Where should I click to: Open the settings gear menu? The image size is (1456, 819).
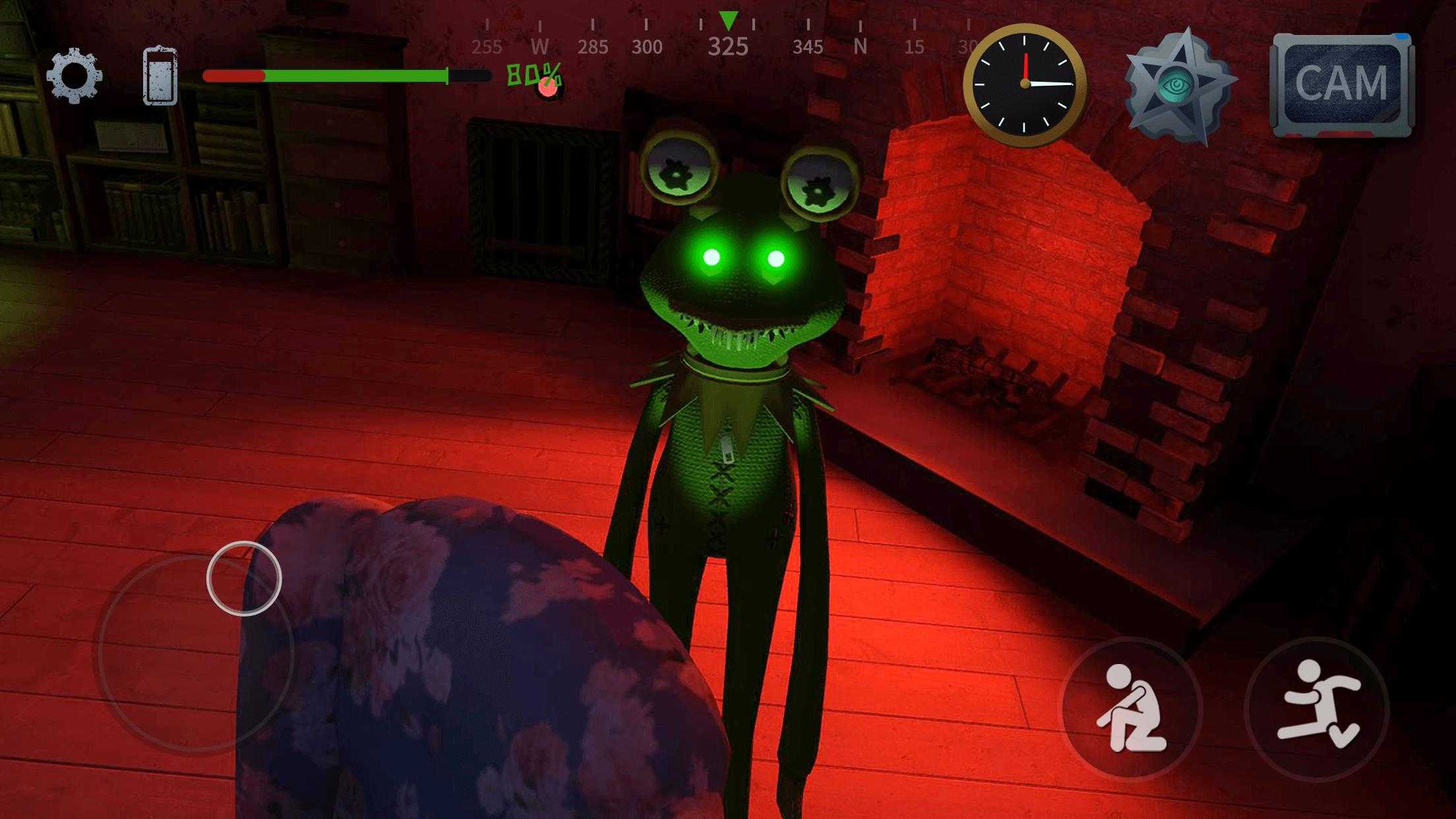pyautogui.click(x=74, y=76)
